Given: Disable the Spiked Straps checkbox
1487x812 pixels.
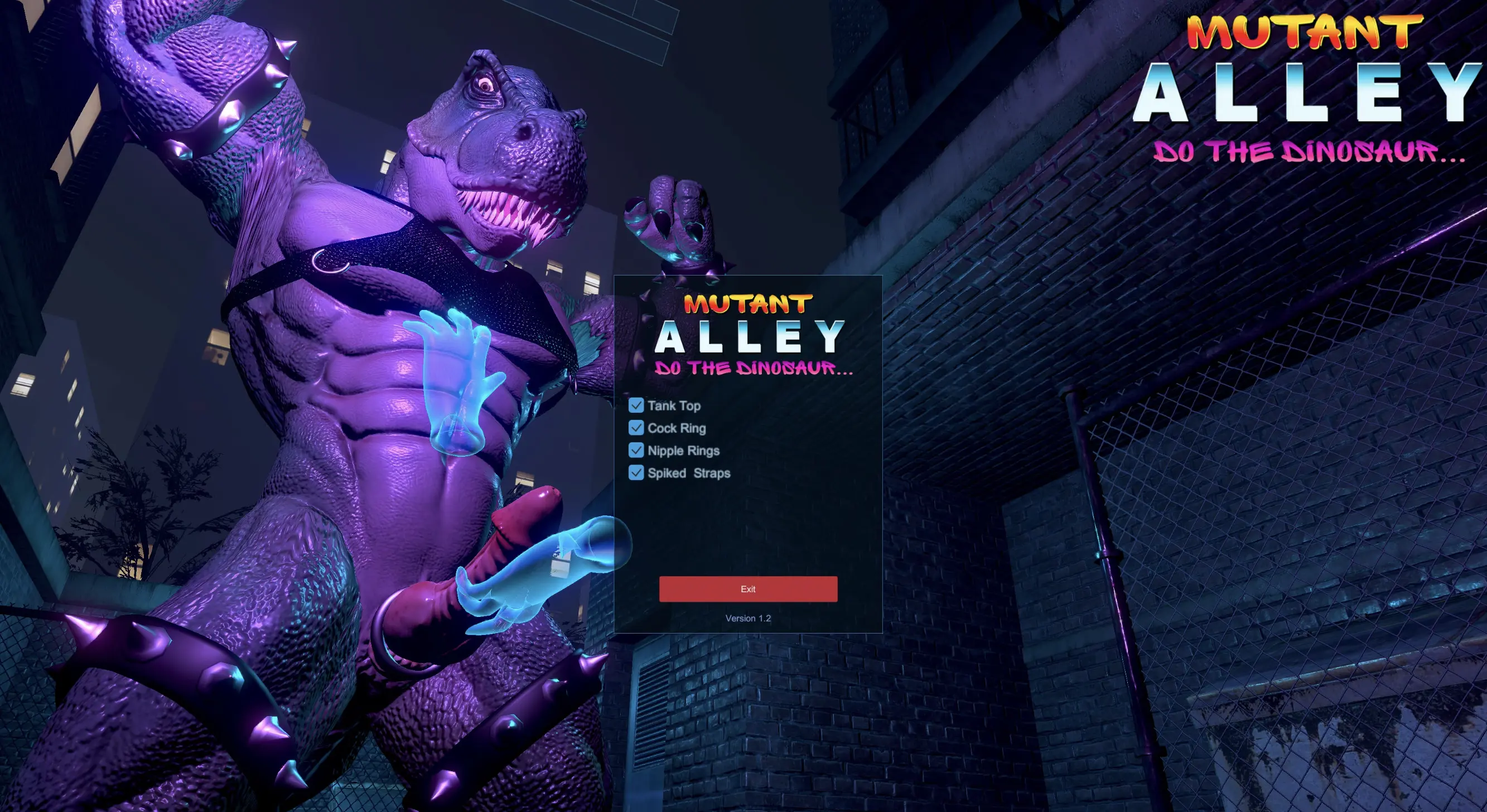Looking at the screenshot, I should [x=635, y=473].
